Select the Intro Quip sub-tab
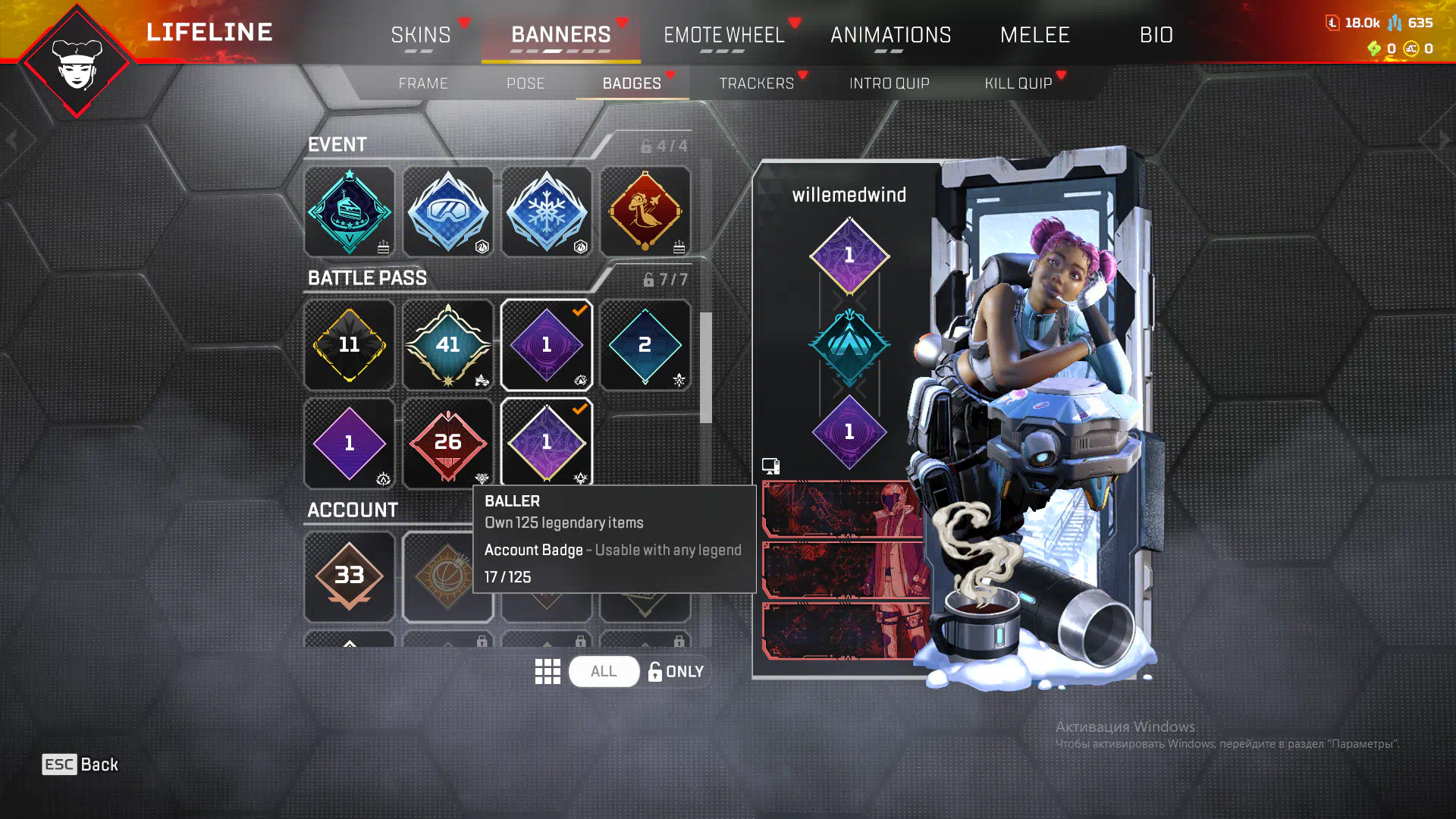Screen dimensions: 1456x819 point(889,83)
